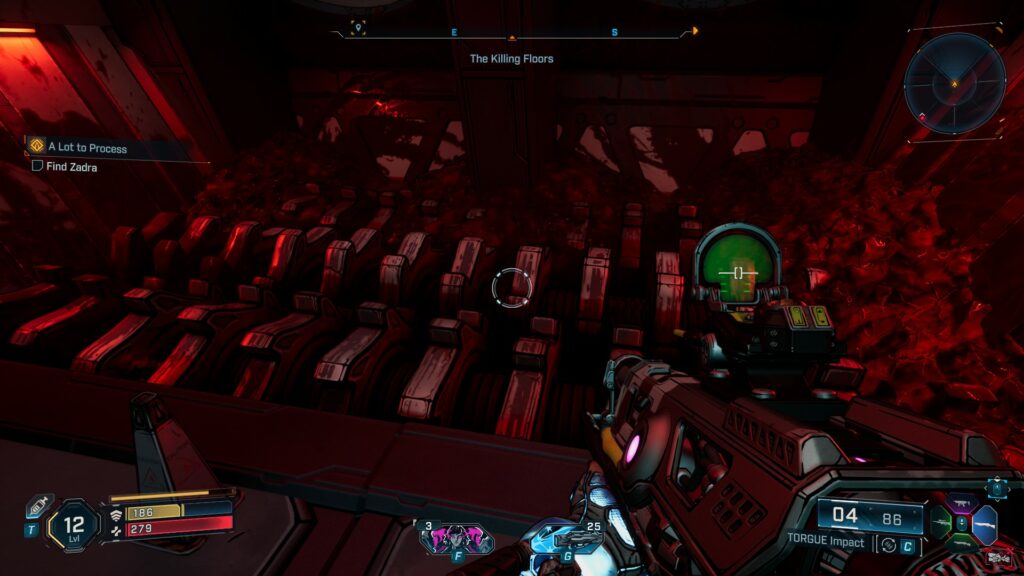Use the repair kit syringe icon
This screenshot has width=1024, height=576.
pos(39,504)
